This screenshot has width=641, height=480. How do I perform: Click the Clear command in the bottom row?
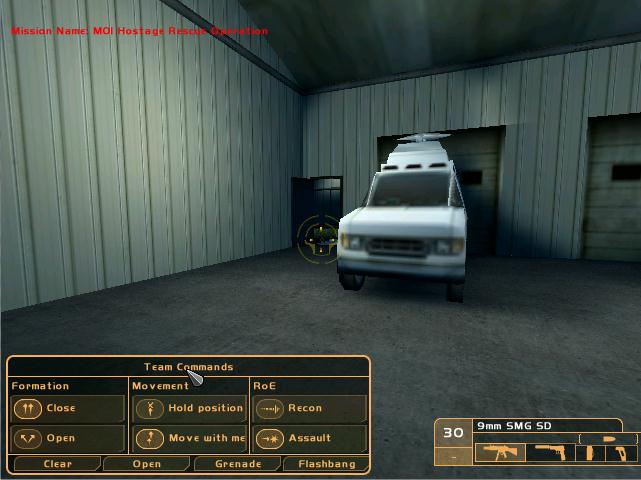57,464
